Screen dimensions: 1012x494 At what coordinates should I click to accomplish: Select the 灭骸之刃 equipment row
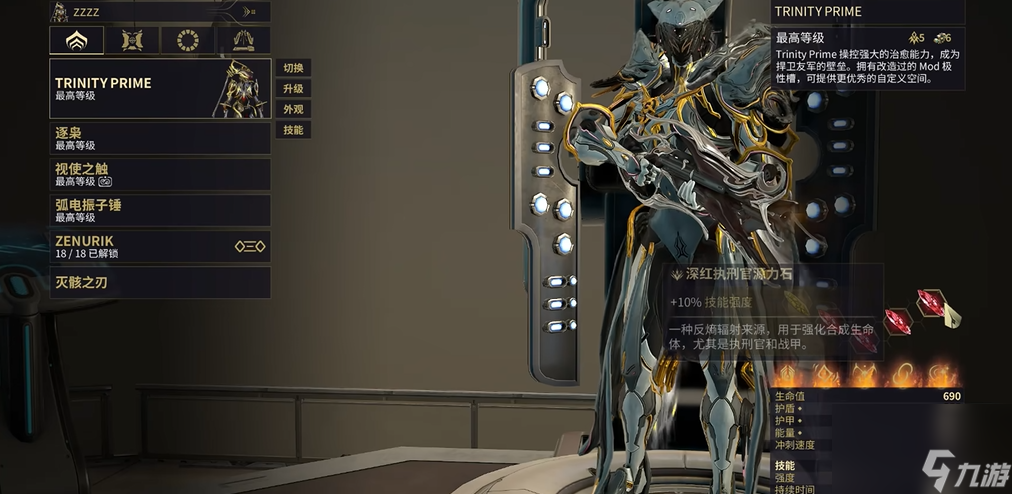160,283
